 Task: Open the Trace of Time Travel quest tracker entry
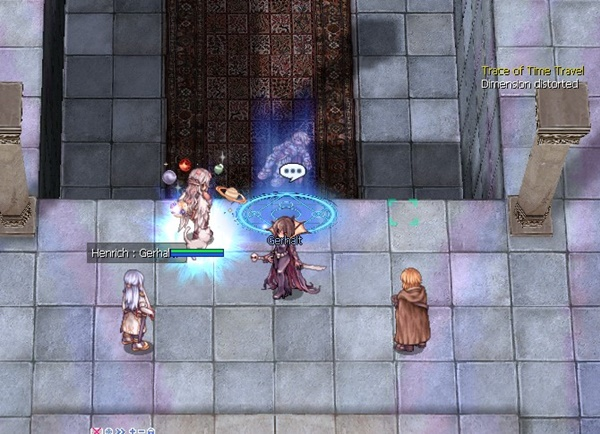tap(529, 71)
